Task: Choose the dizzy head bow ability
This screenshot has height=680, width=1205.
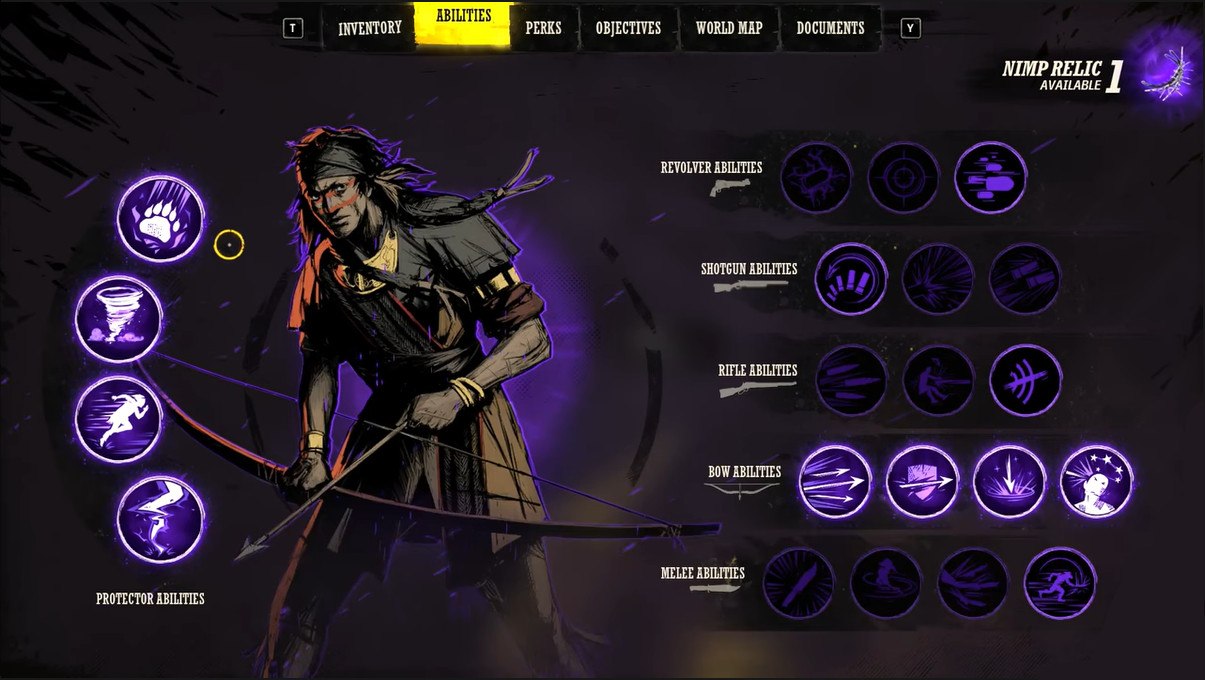Action: pos(1096,482)
